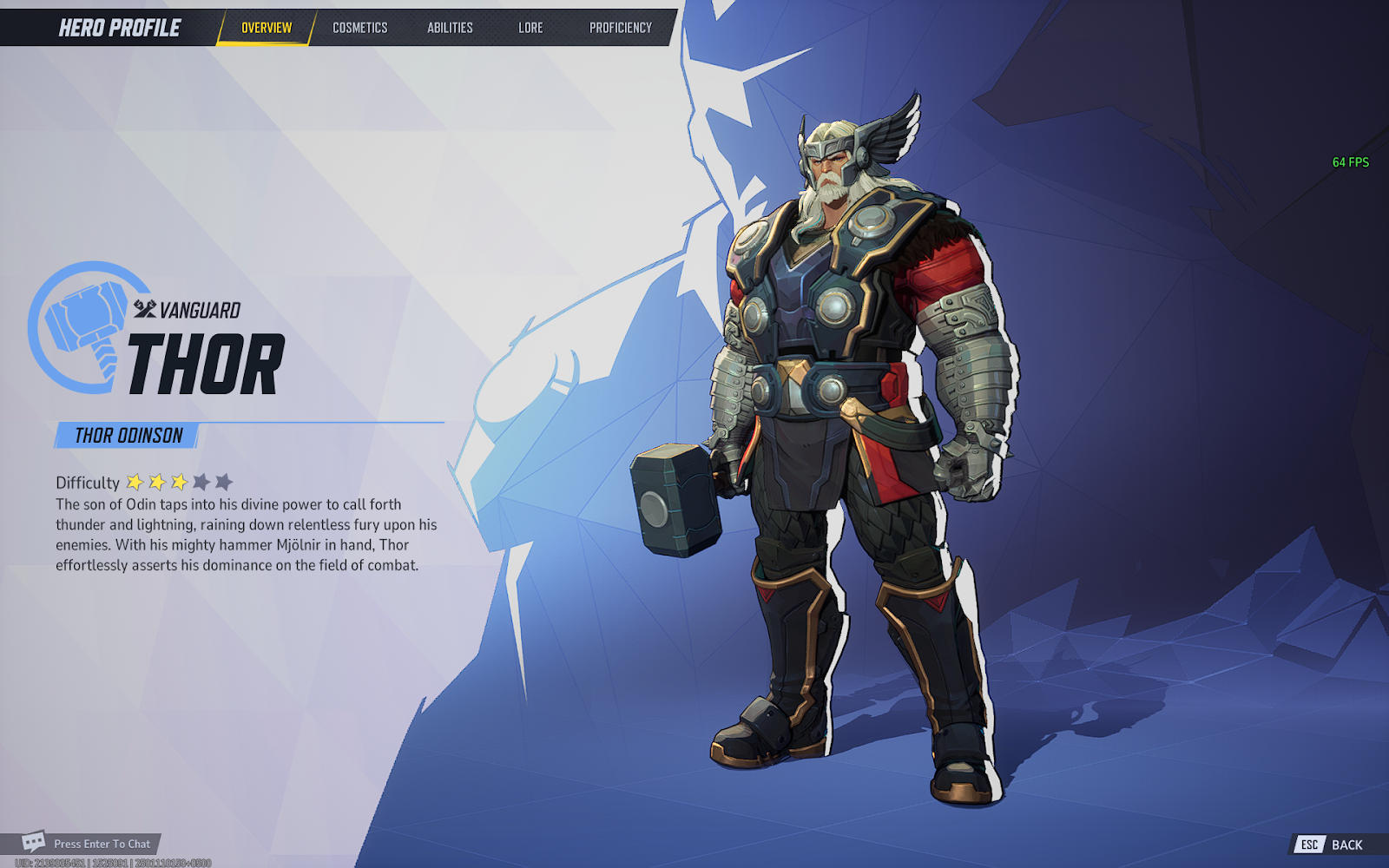View the Proficiency tab
This screenshot has height=868, width=1389.
(x=620, y=28)
